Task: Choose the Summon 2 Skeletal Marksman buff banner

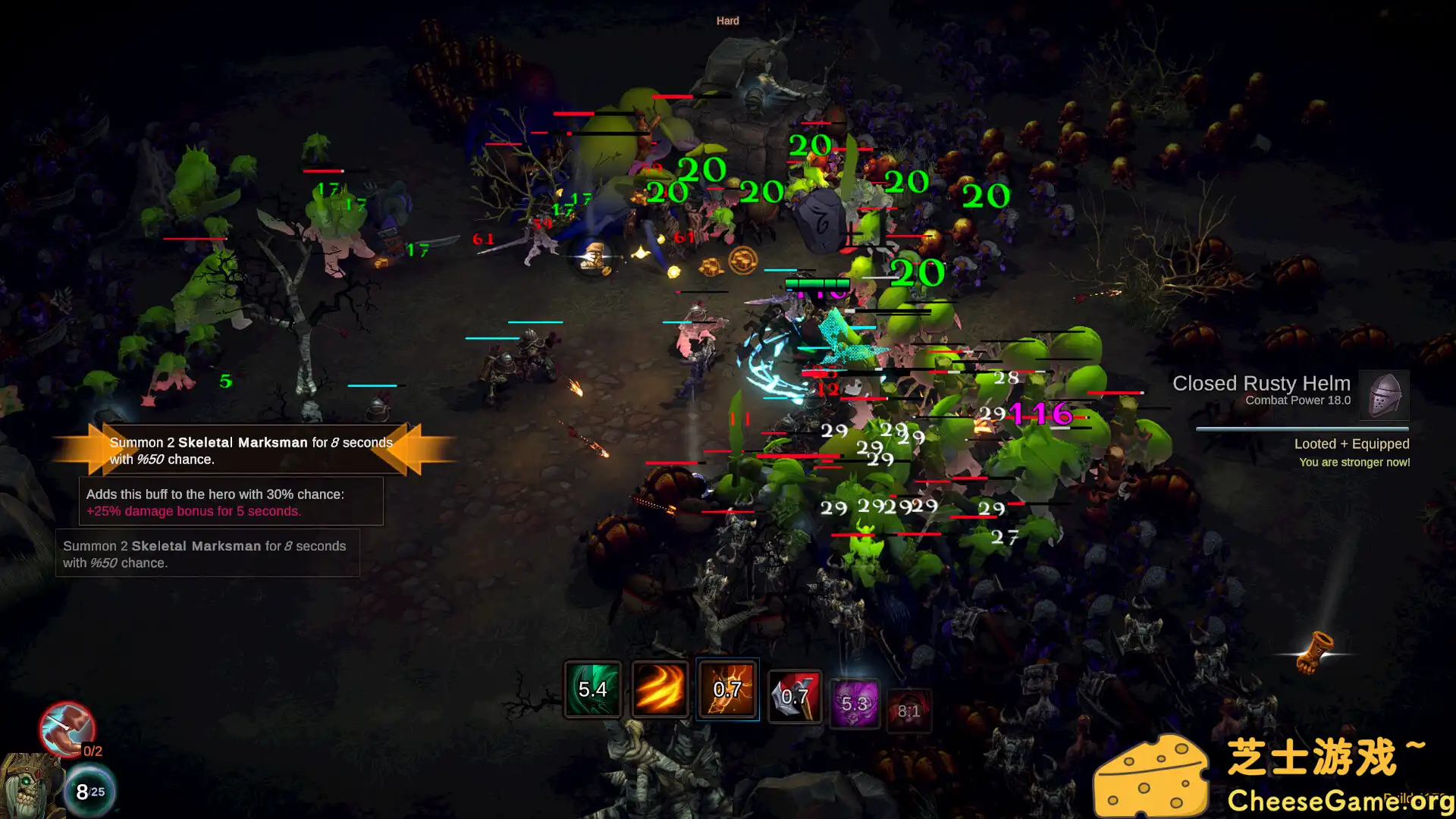Action: tap(250, 450)
